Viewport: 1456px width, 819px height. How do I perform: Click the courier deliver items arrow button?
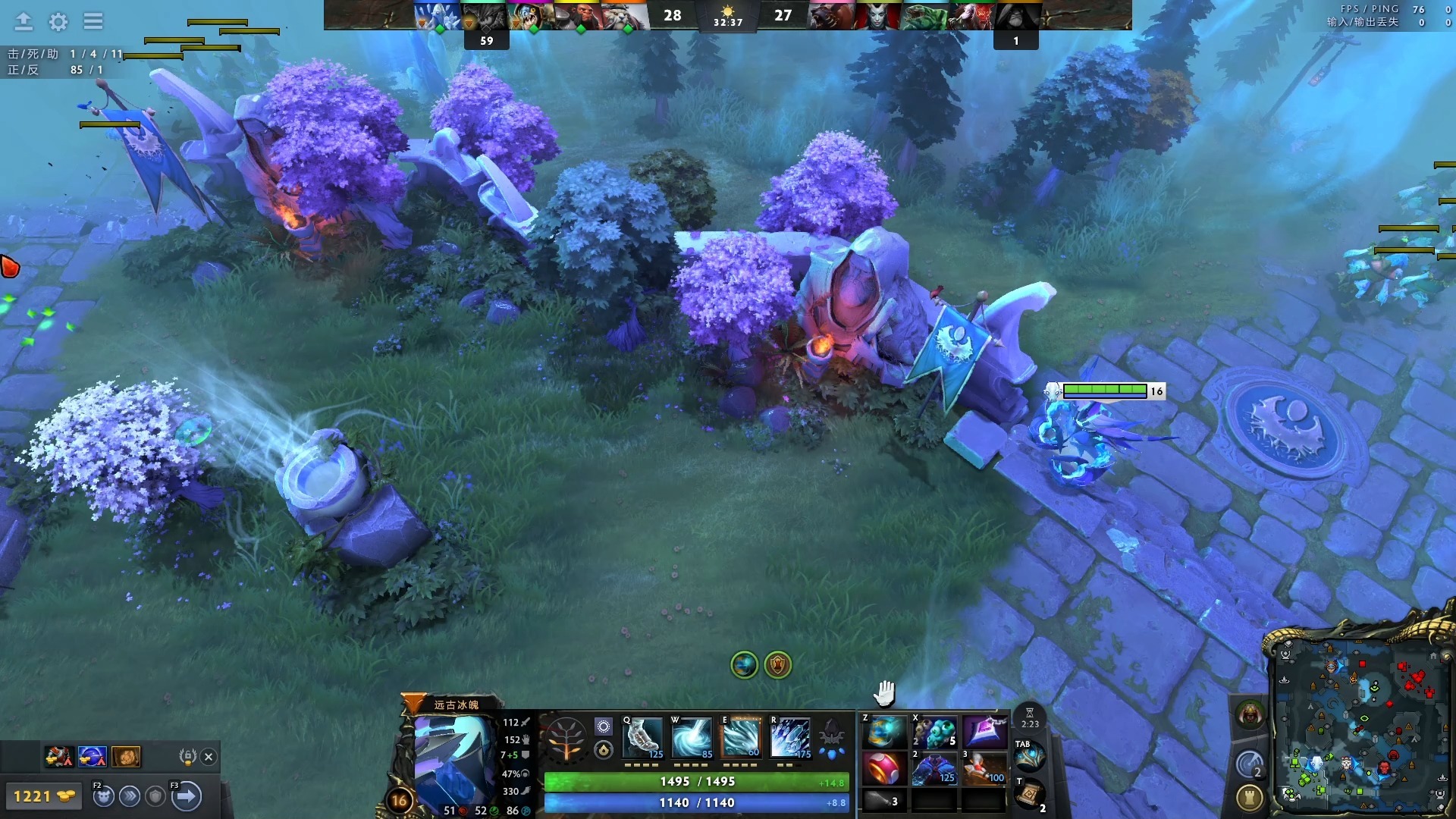tap(186, 796)
